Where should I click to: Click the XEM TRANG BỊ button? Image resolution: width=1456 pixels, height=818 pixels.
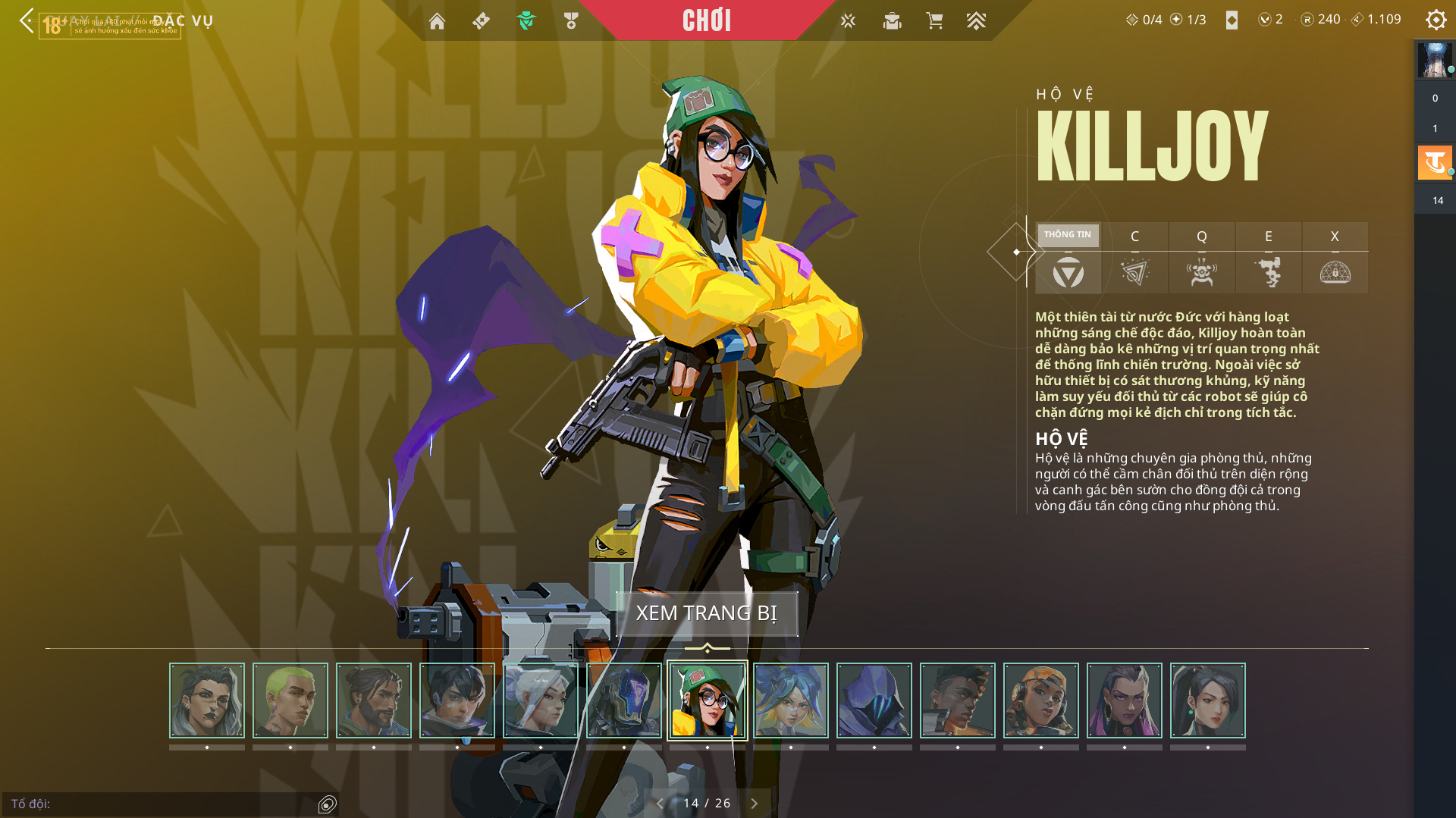[706, 613]
